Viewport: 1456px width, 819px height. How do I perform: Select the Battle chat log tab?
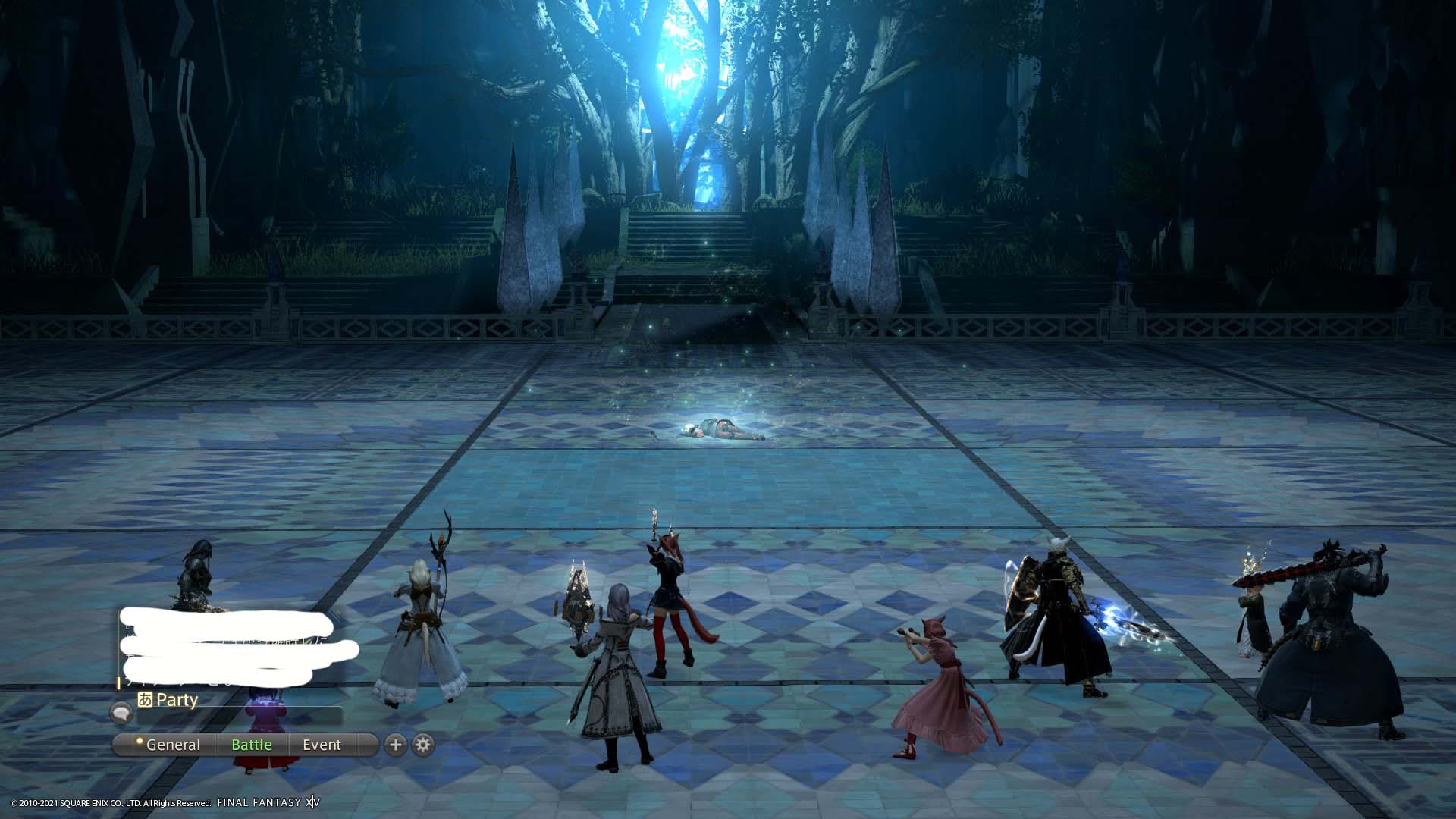point(251,745)
